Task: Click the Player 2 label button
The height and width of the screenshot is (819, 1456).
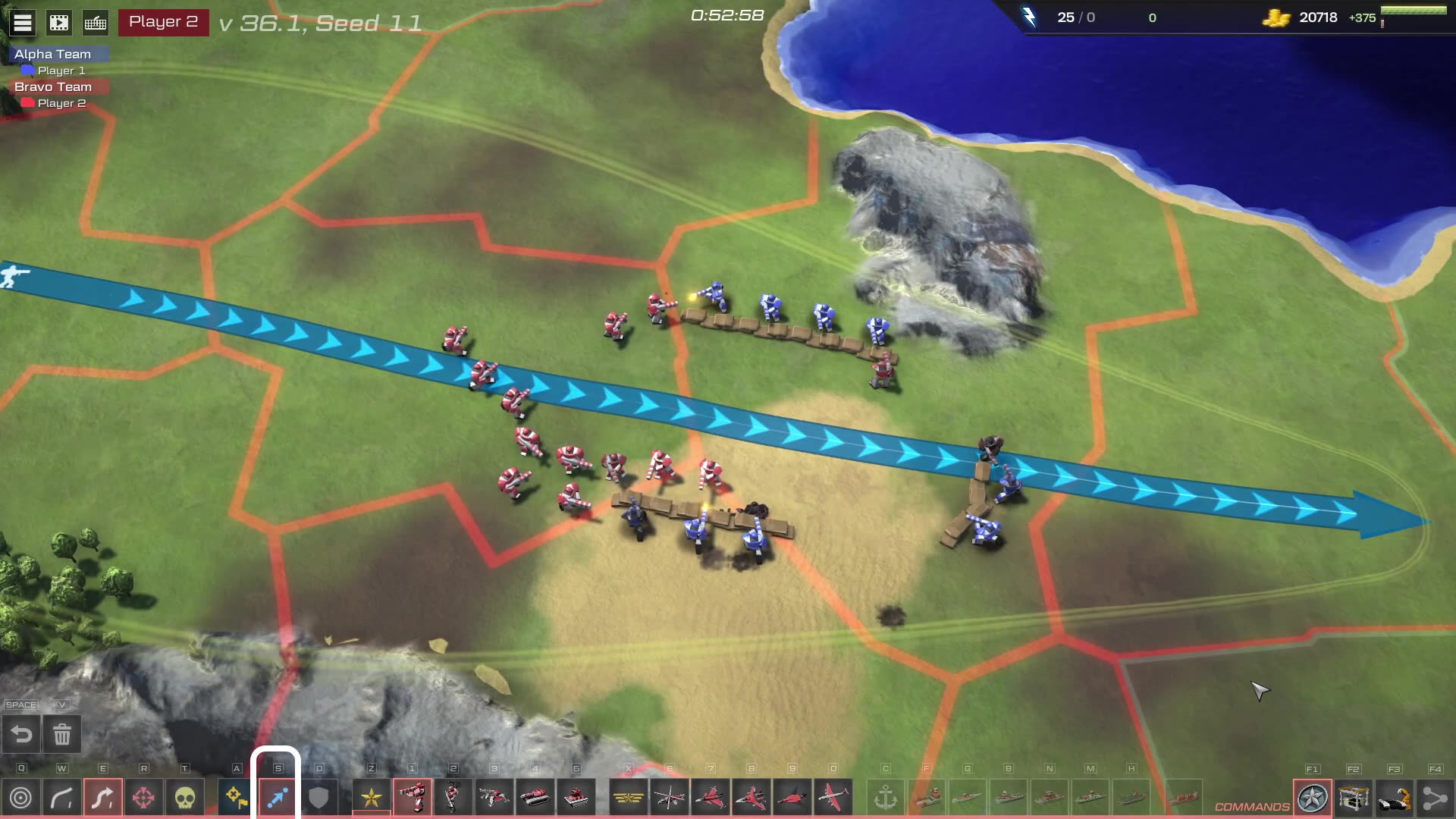Action: [163, 22]
